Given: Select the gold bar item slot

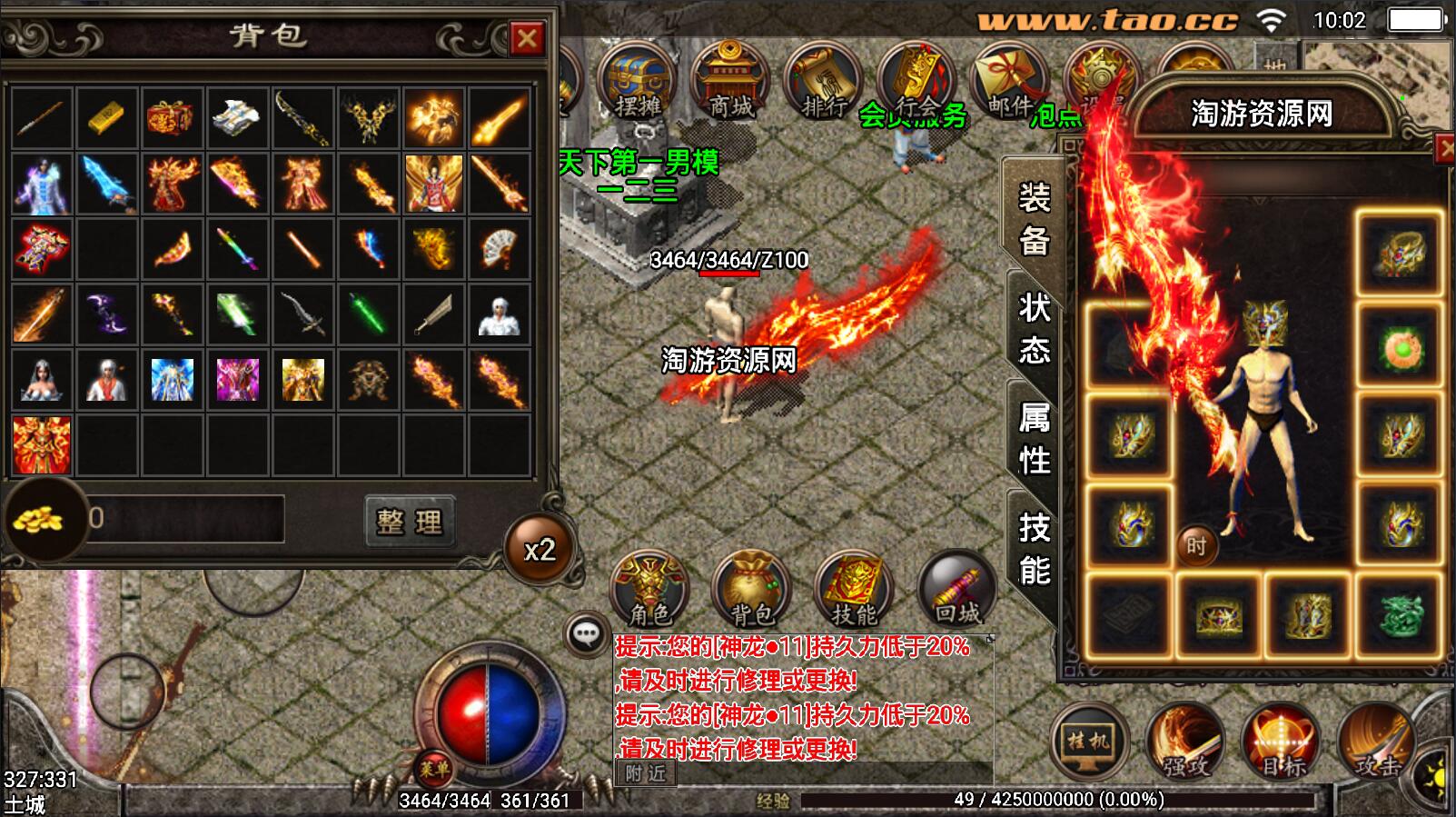Looking at the screenshot, I should click(107, 117).
